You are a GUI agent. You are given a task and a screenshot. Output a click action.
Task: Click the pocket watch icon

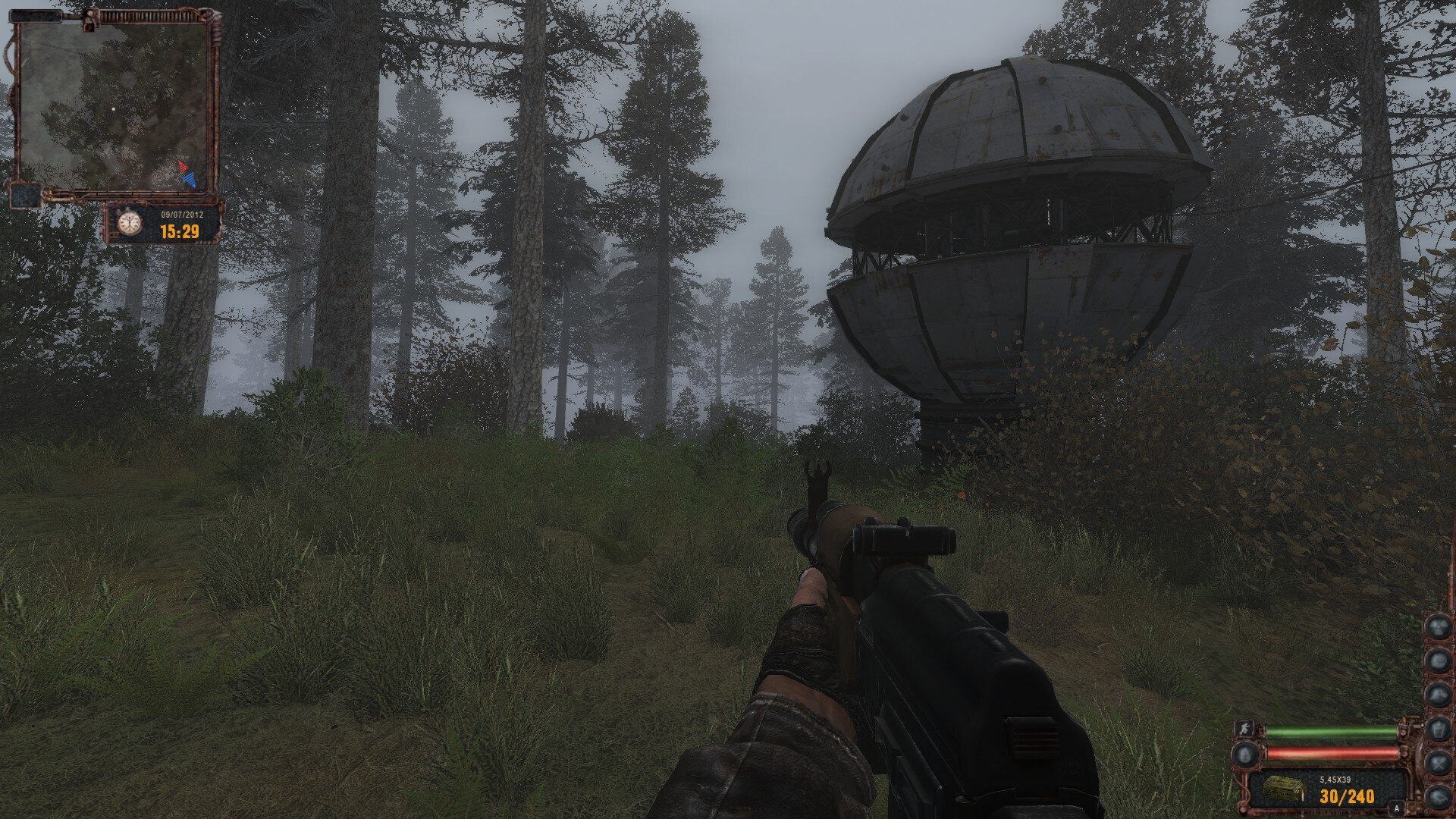click(x=129, y=223)
